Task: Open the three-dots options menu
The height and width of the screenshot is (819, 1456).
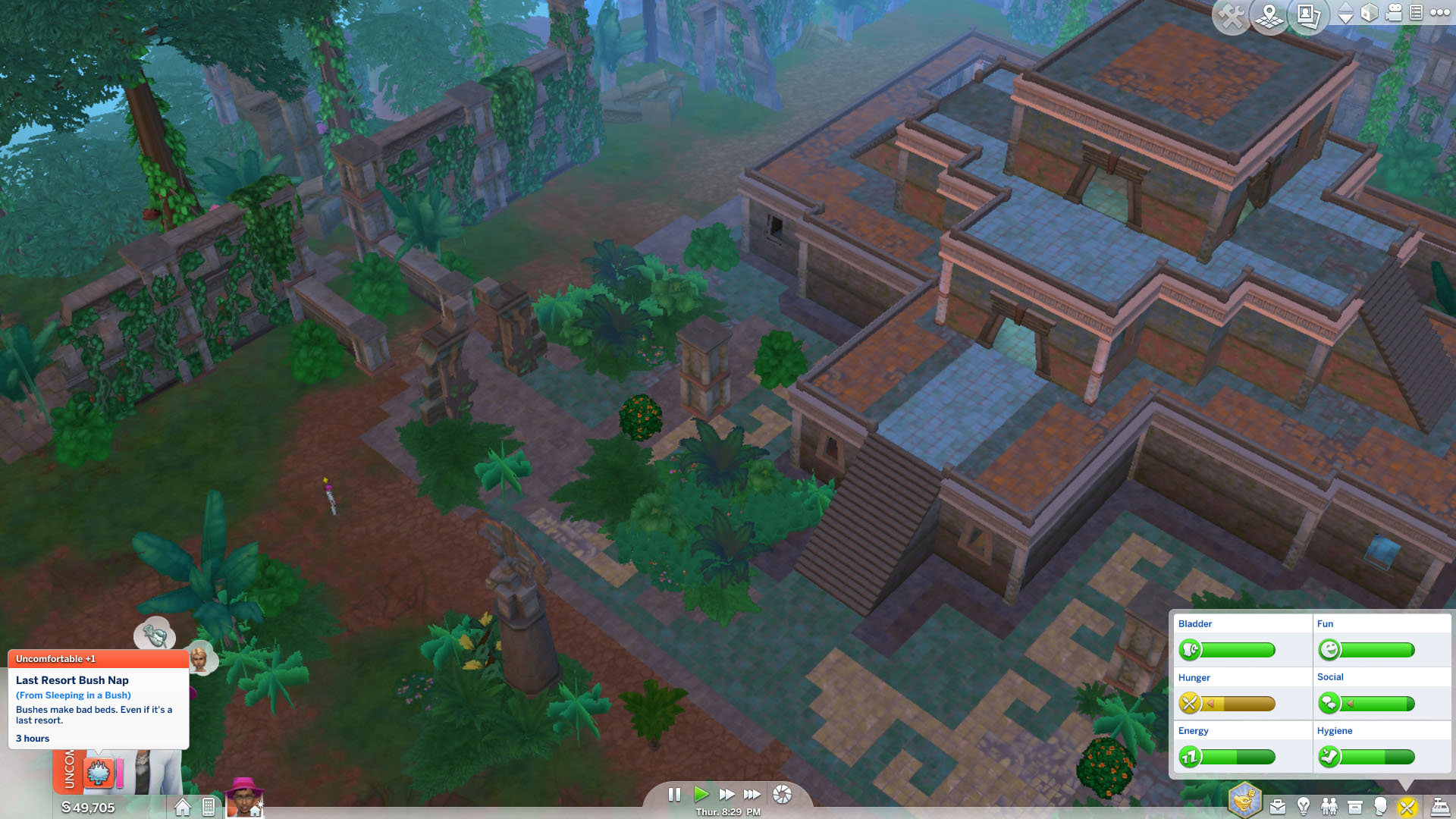Action: (x=1440, y=11)
